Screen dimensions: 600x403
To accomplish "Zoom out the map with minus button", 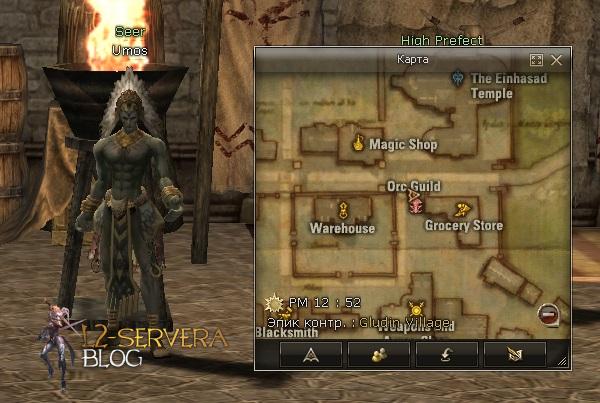I will pos(547,314).
